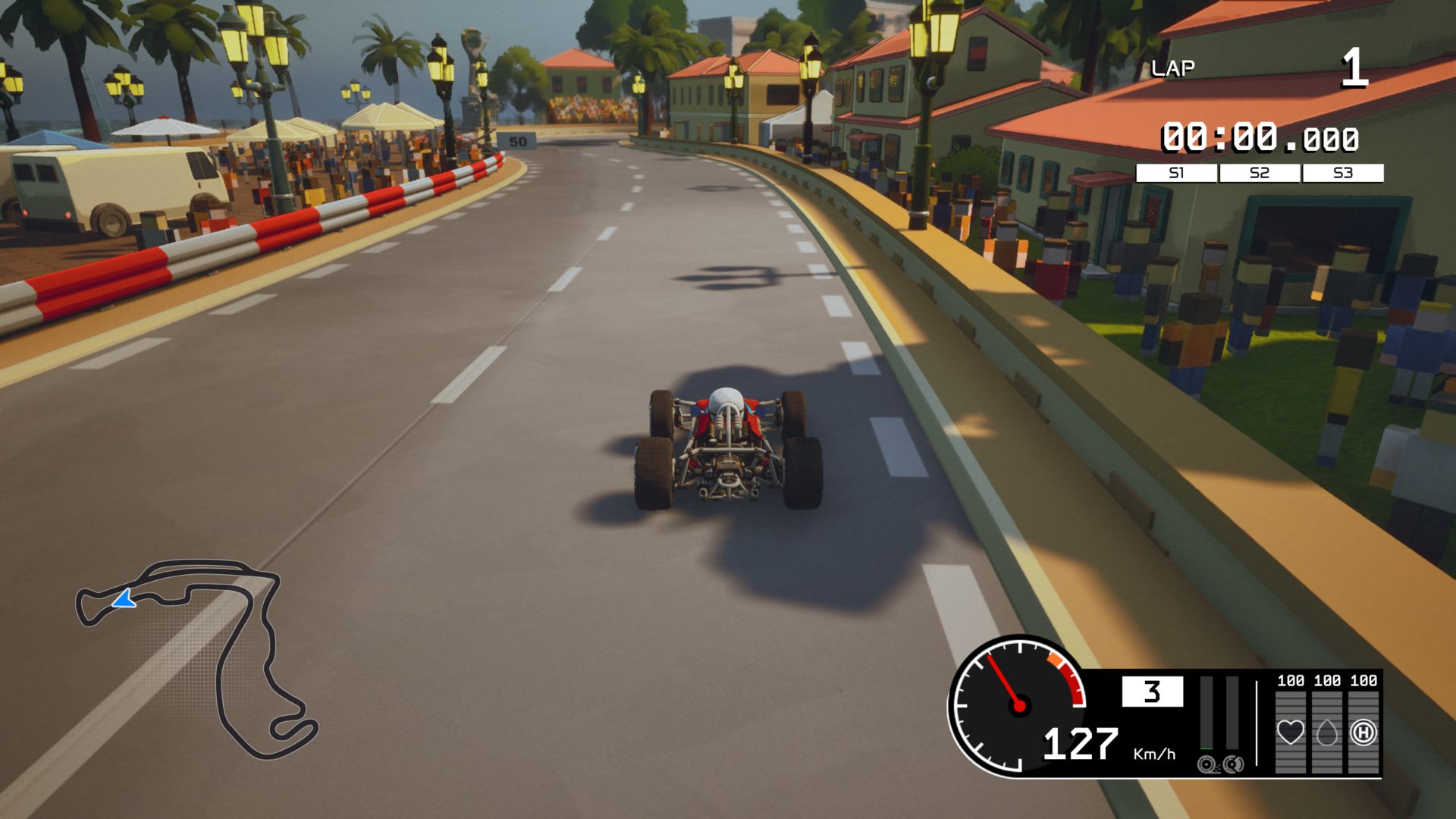Select the blue player arrow on minimap
This screenshot has width=1456, height=819.
124,600
